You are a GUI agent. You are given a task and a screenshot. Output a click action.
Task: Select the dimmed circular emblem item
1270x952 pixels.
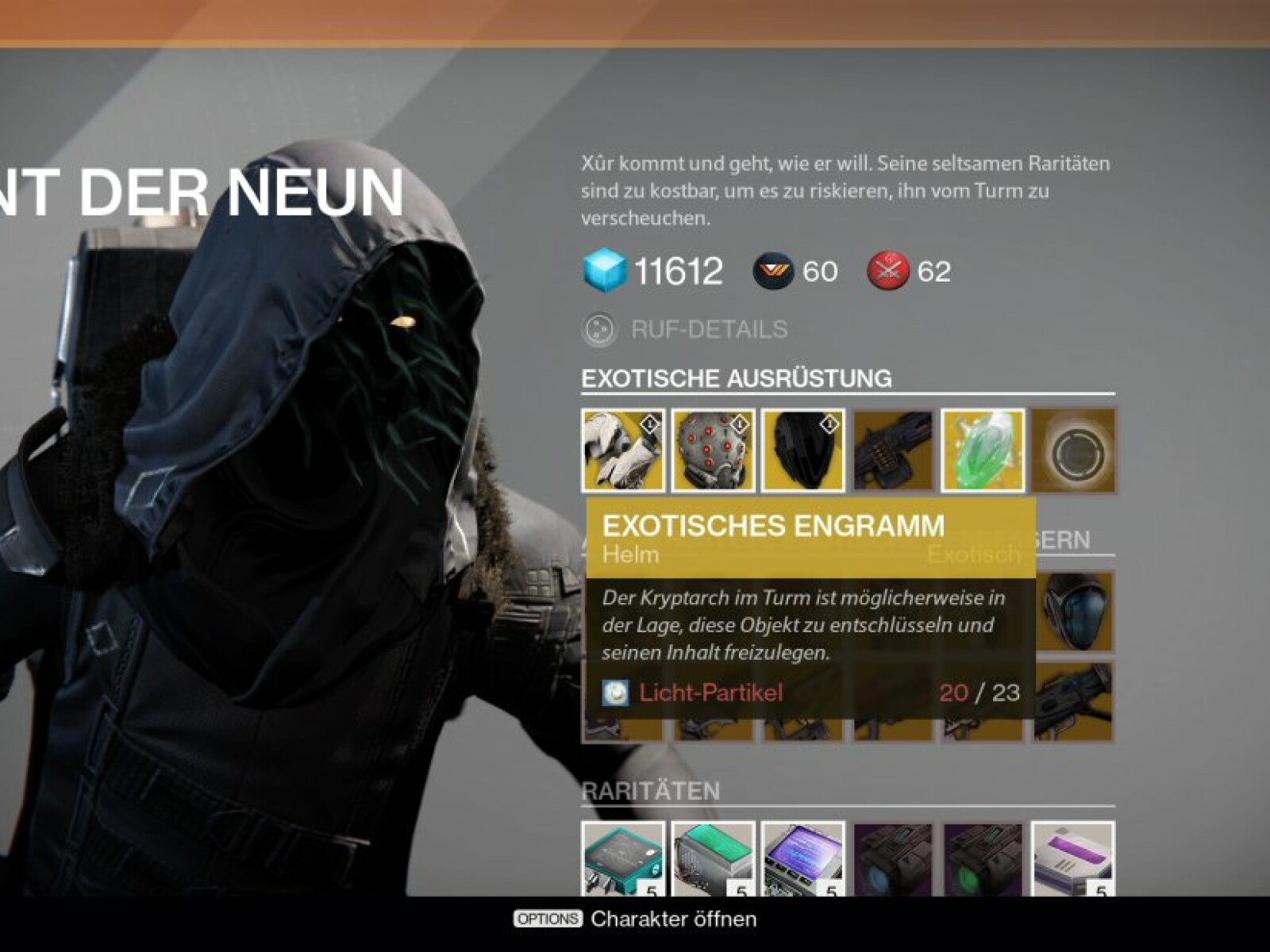coord(1073,451)
